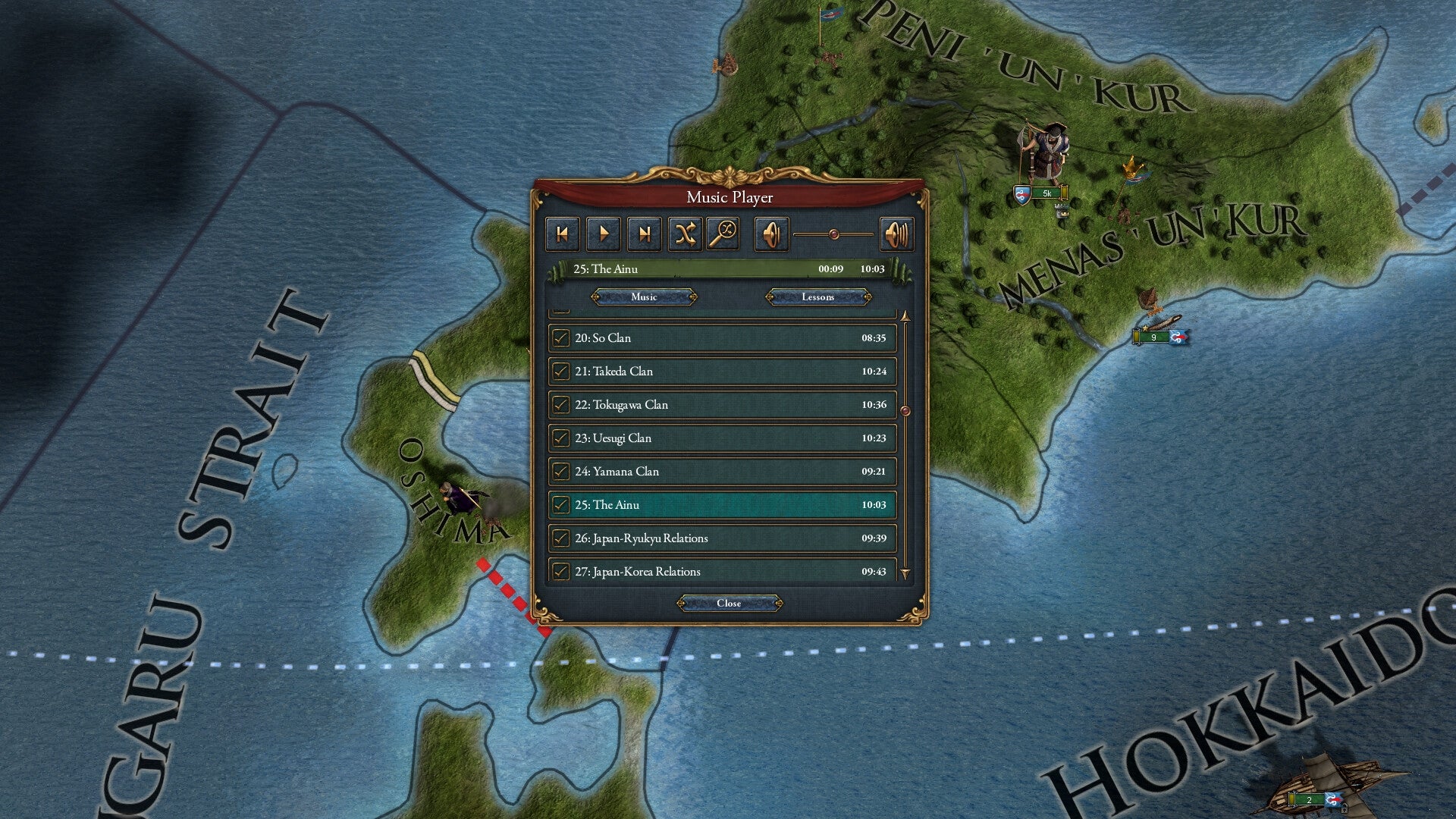Switch to the Lessons tab
The width and height of the screenshot is (1456, 819).
pyautogui.click(x=818, y=297)
